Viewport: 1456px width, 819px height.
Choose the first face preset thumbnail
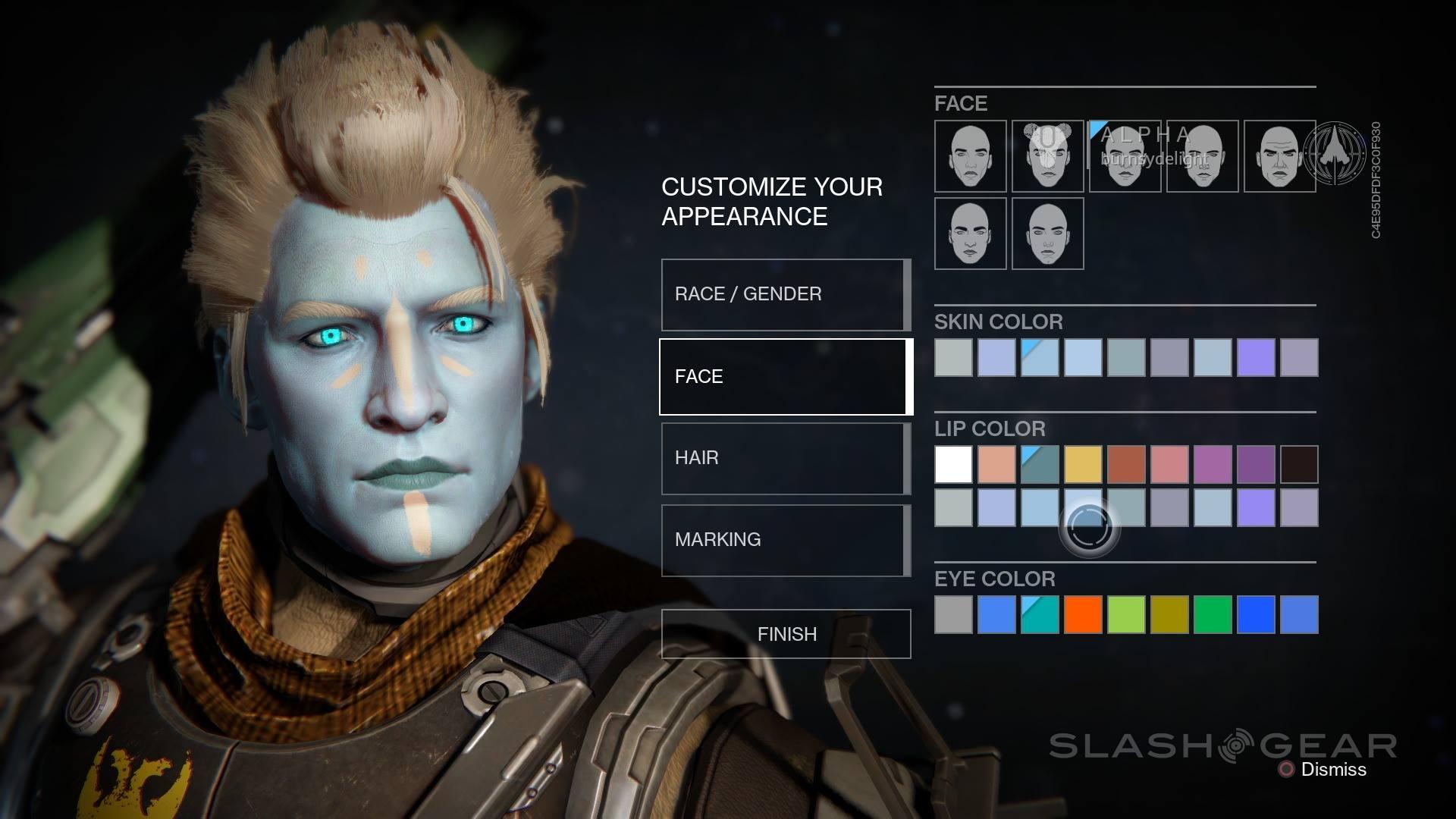click(970, 156)
